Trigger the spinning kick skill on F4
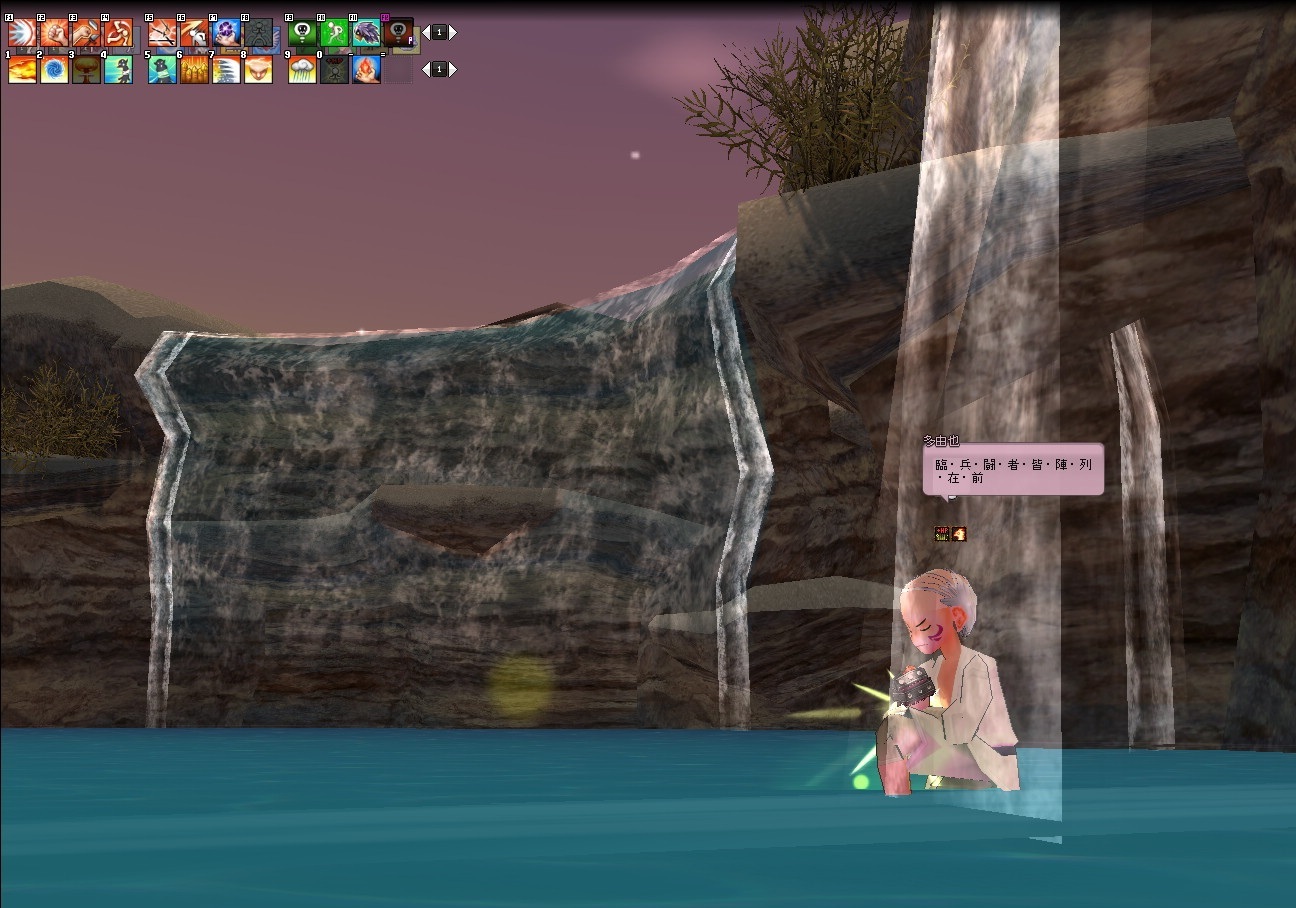This screenshot has height=908, width=1296. coord(118,33)
